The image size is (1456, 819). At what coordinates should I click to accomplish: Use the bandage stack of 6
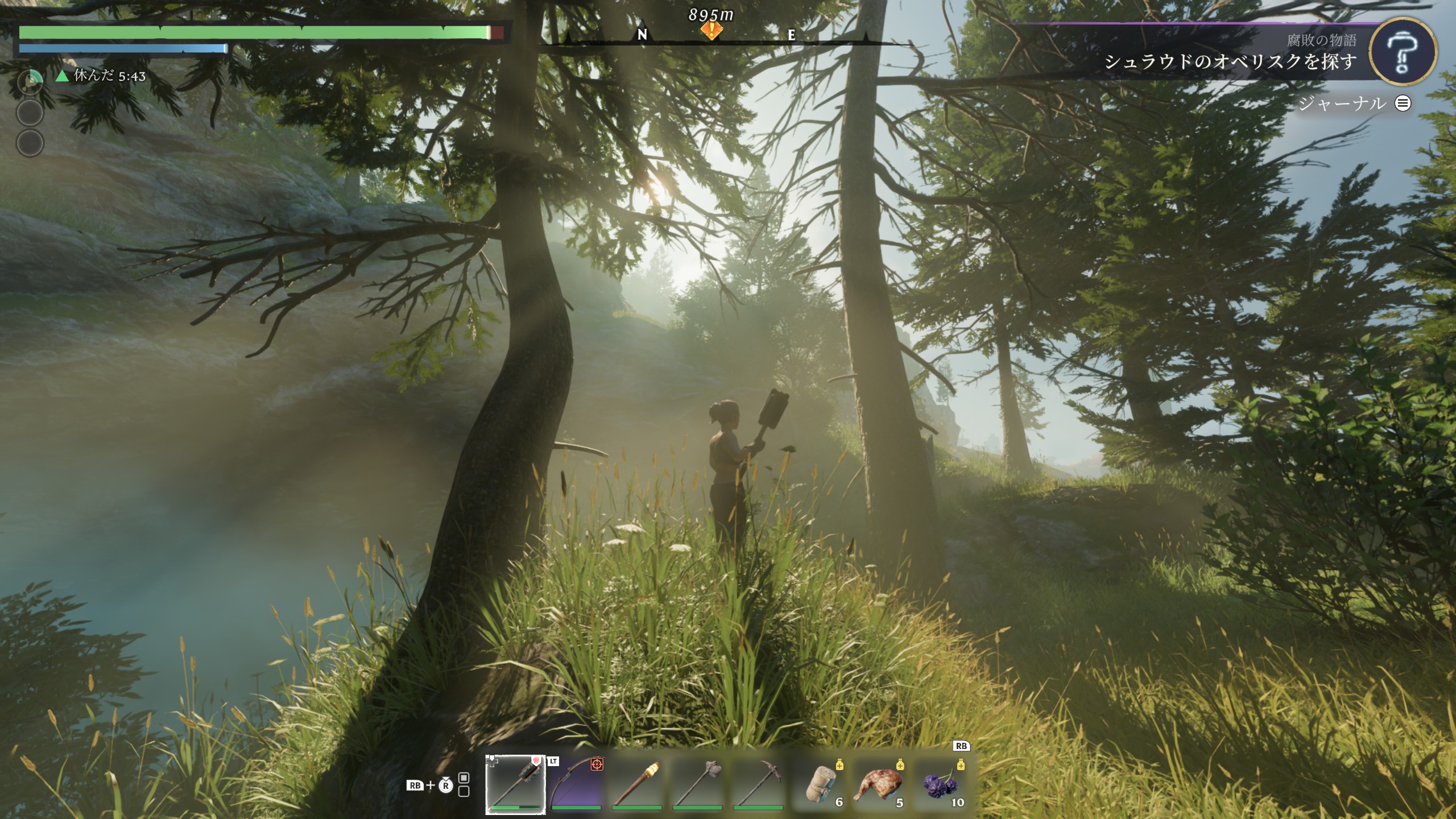(x=820, y=784)
